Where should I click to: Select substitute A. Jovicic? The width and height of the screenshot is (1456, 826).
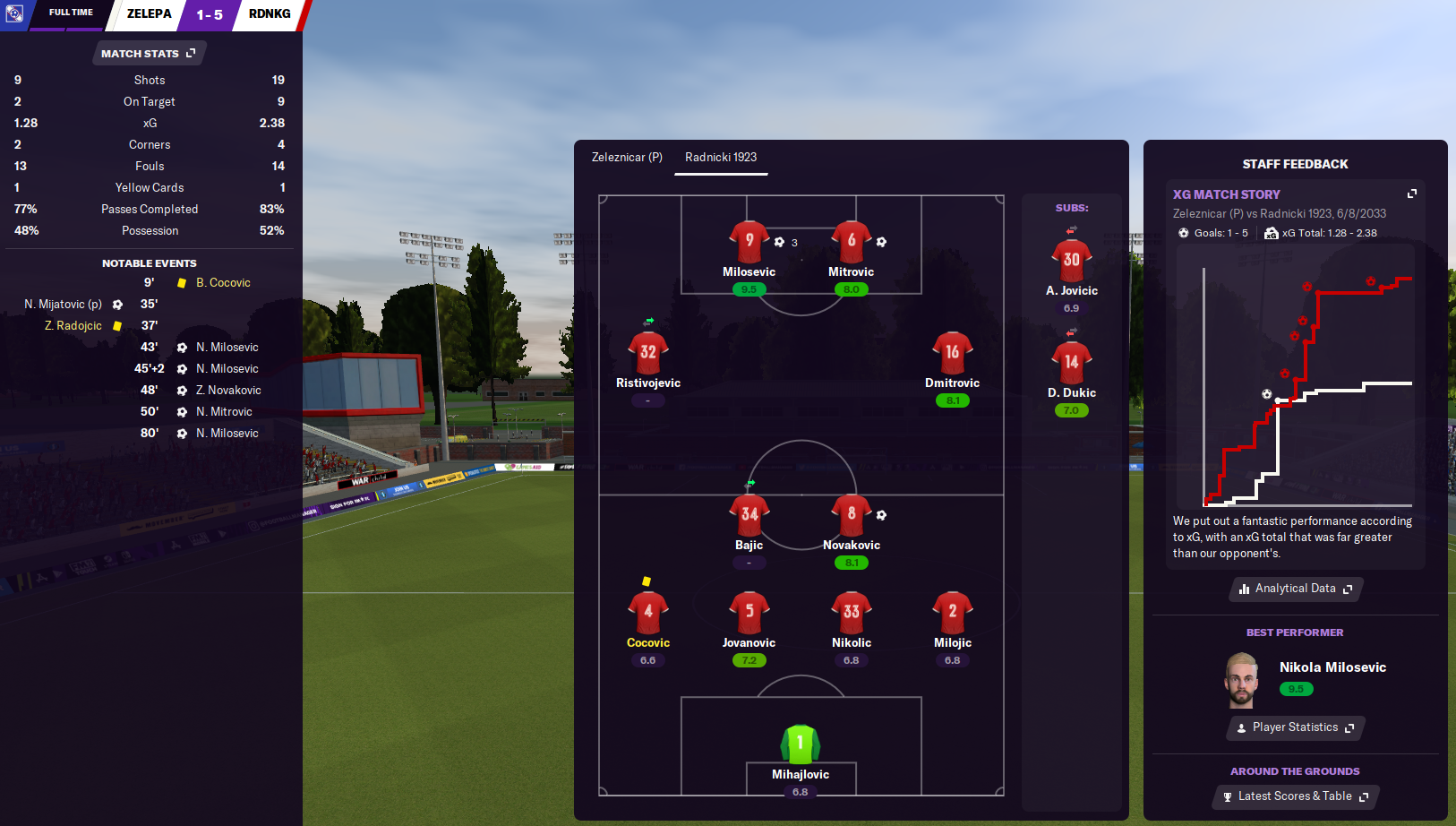coord(1071,261)
